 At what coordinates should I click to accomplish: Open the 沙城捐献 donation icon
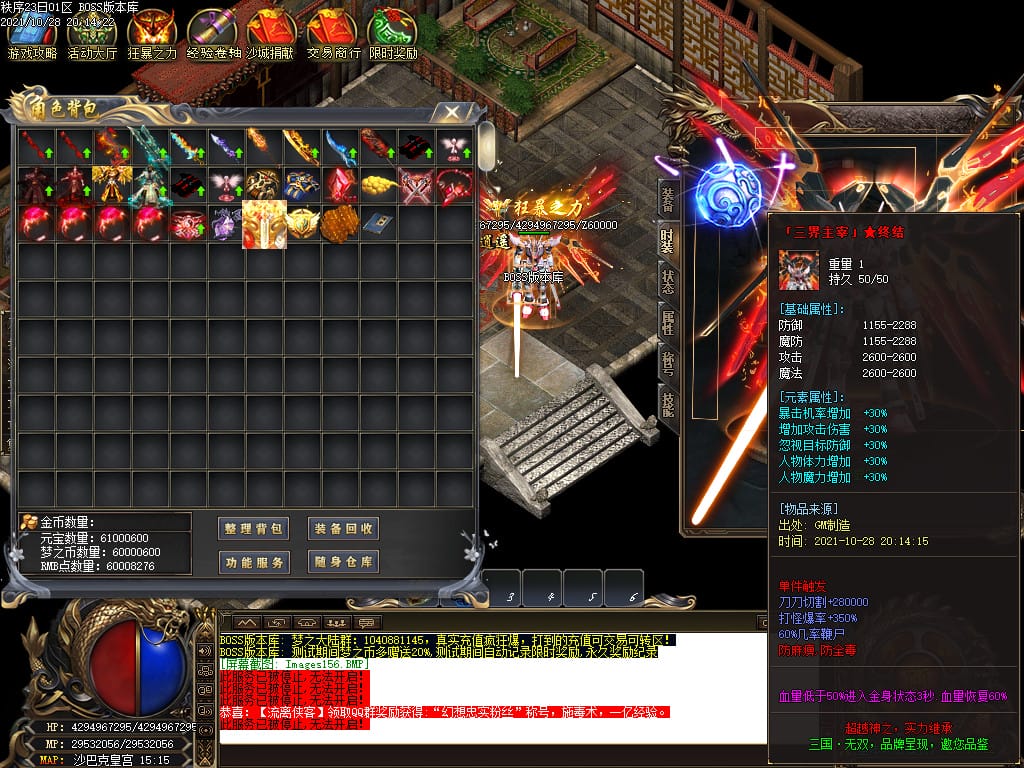point(272,35)
